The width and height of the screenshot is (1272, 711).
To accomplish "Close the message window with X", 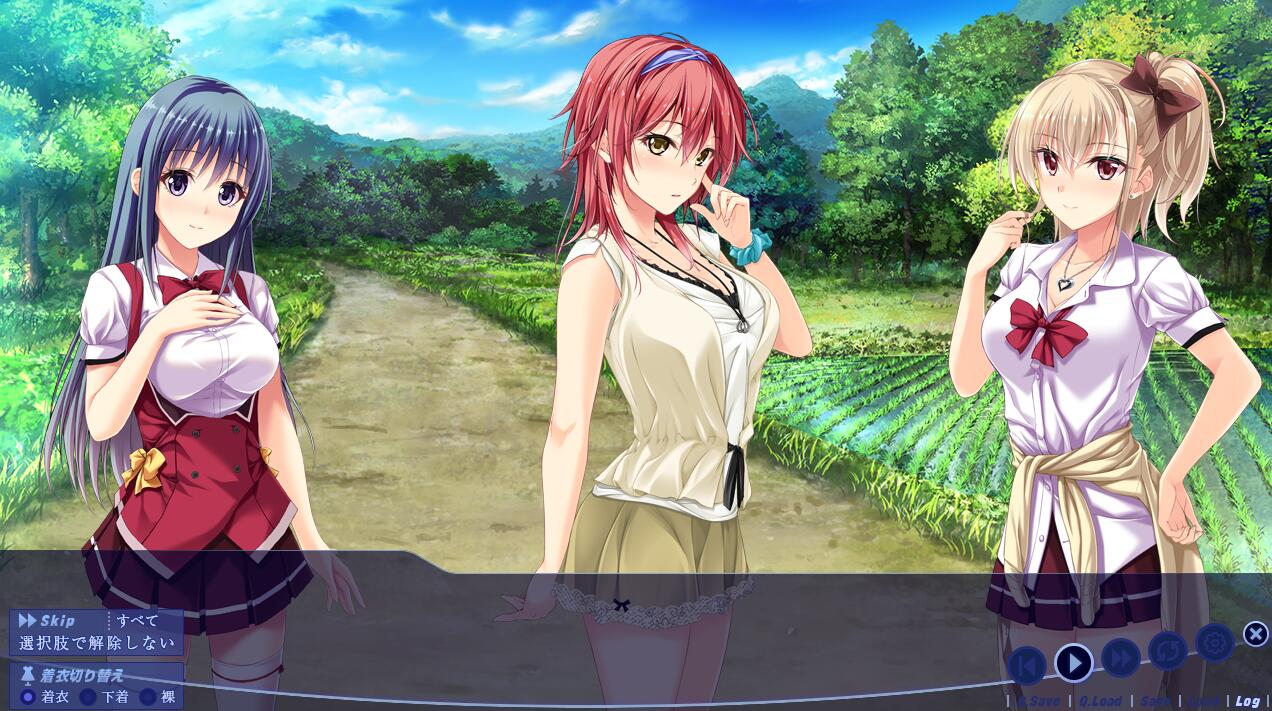I will click(x=1255, y=633).
